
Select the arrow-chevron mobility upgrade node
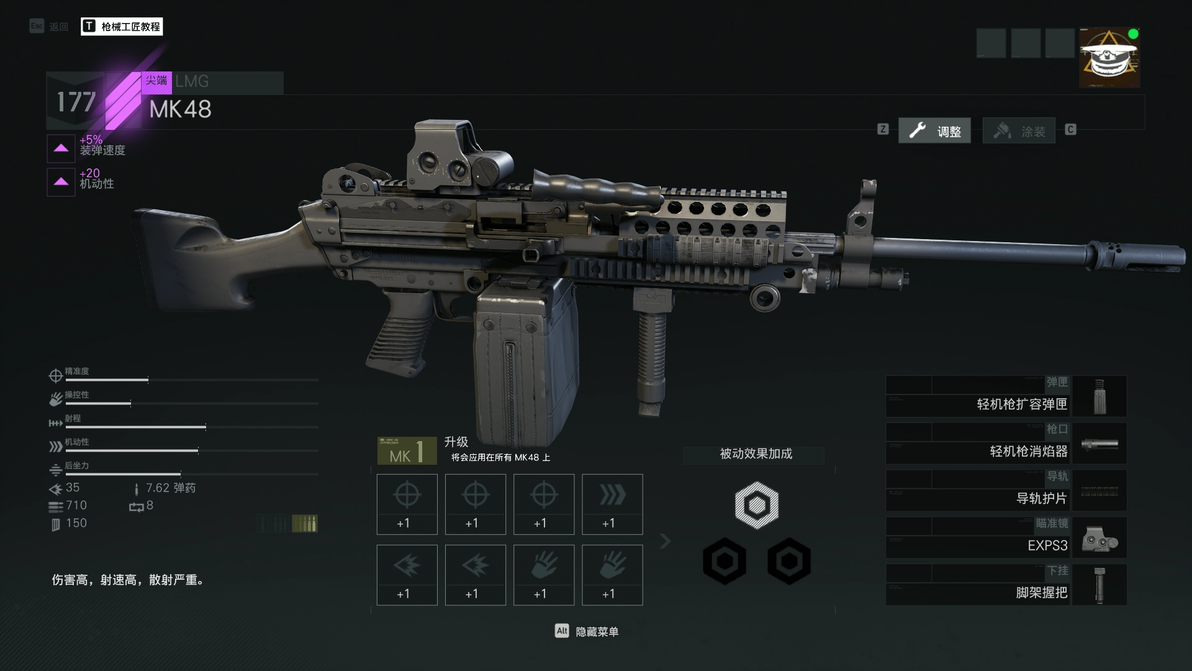pos(612,504)
